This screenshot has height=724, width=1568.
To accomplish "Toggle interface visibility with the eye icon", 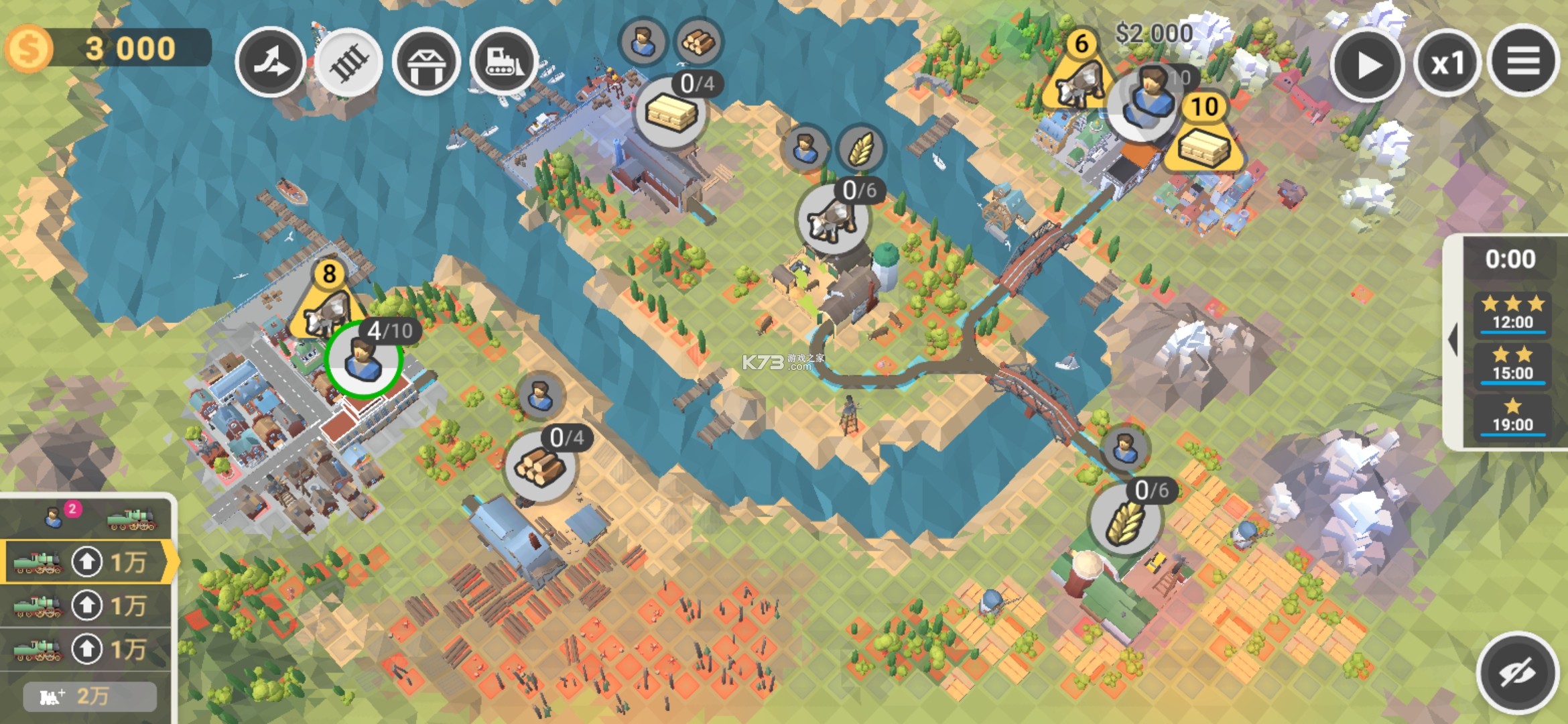I will 1517,672.
